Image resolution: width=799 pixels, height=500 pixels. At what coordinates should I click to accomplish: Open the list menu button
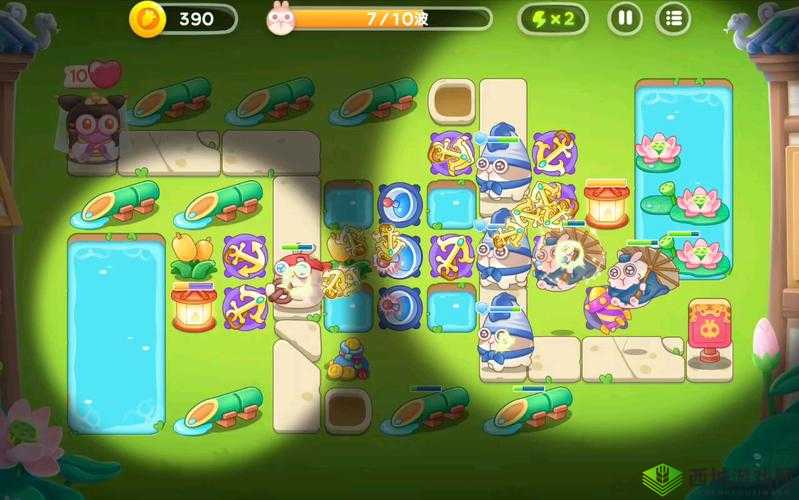point(673,18)
